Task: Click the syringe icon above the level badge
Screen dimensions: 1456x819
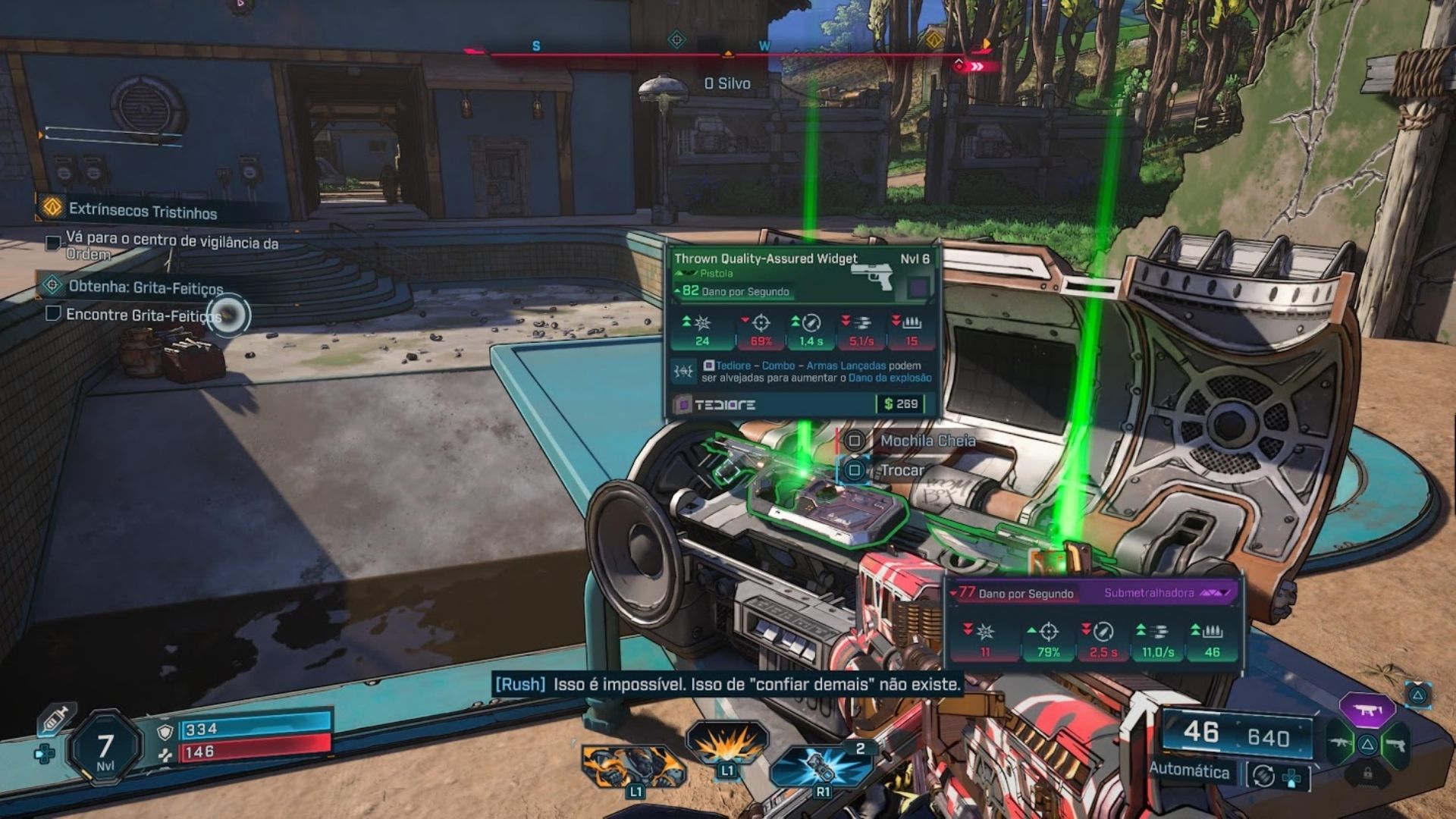Action: 57,718
